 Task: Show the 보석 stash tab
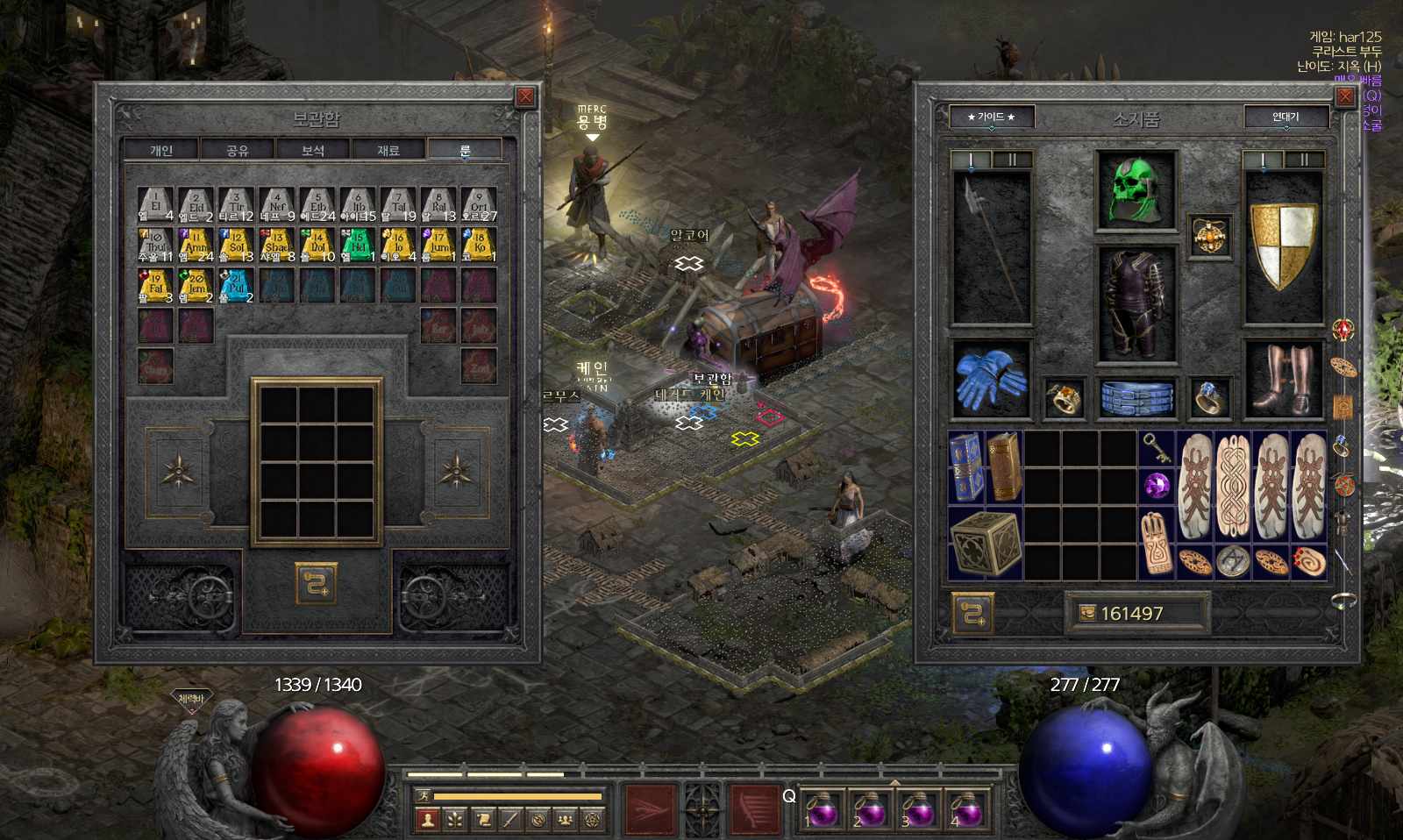[313, 151]
